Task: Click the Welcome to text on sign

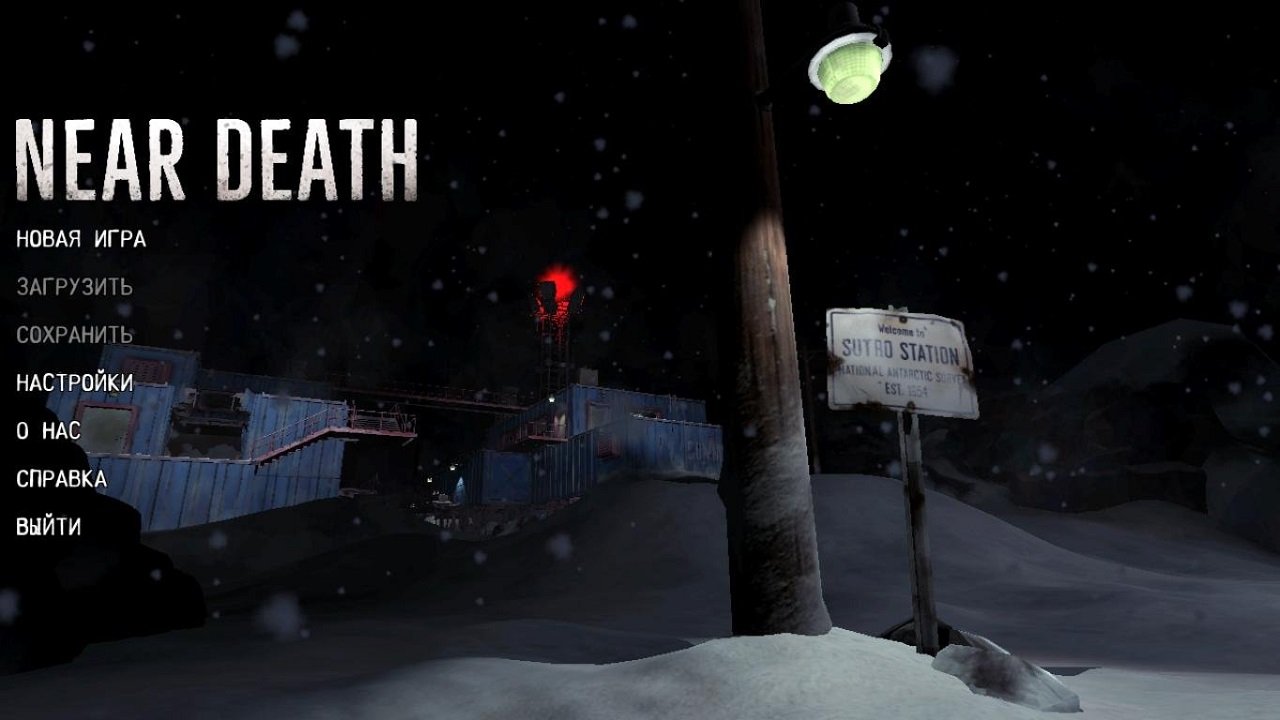Action: tap(903, 328)
